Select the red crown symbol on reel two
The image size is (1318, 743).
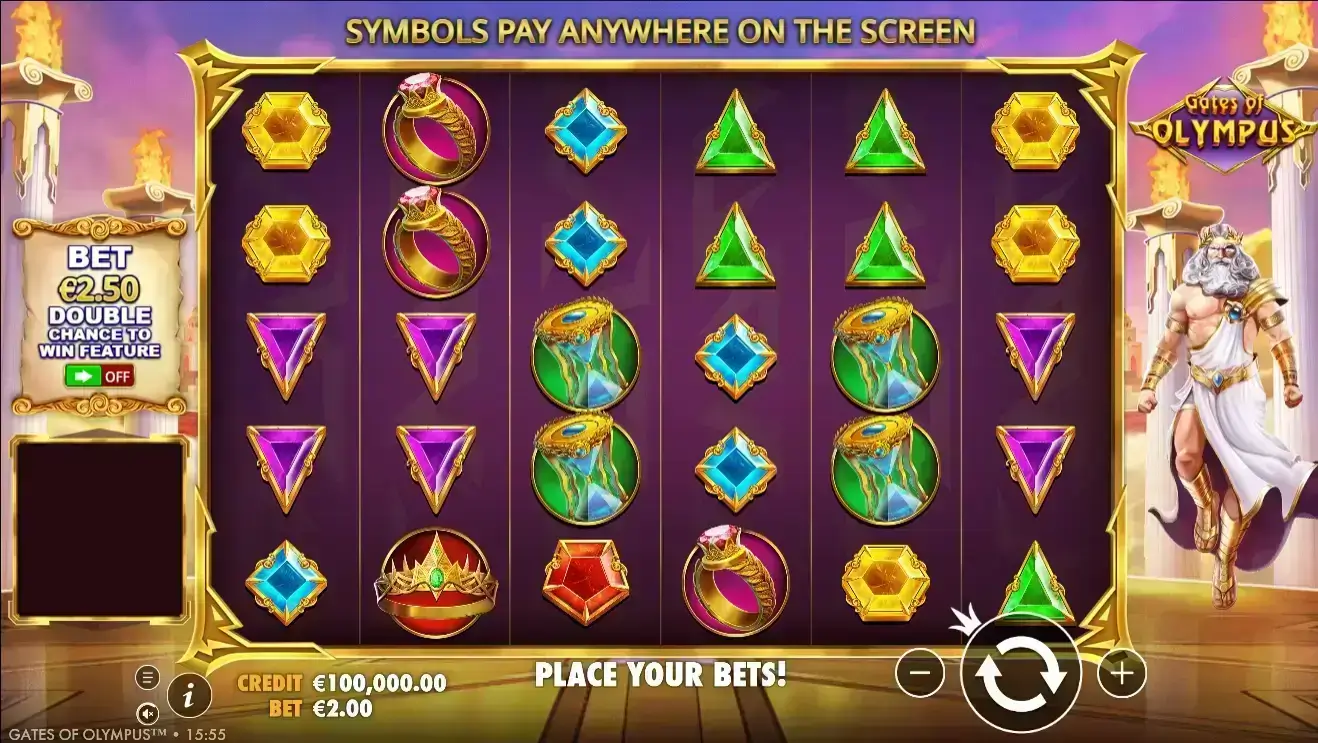coord(434,580)
